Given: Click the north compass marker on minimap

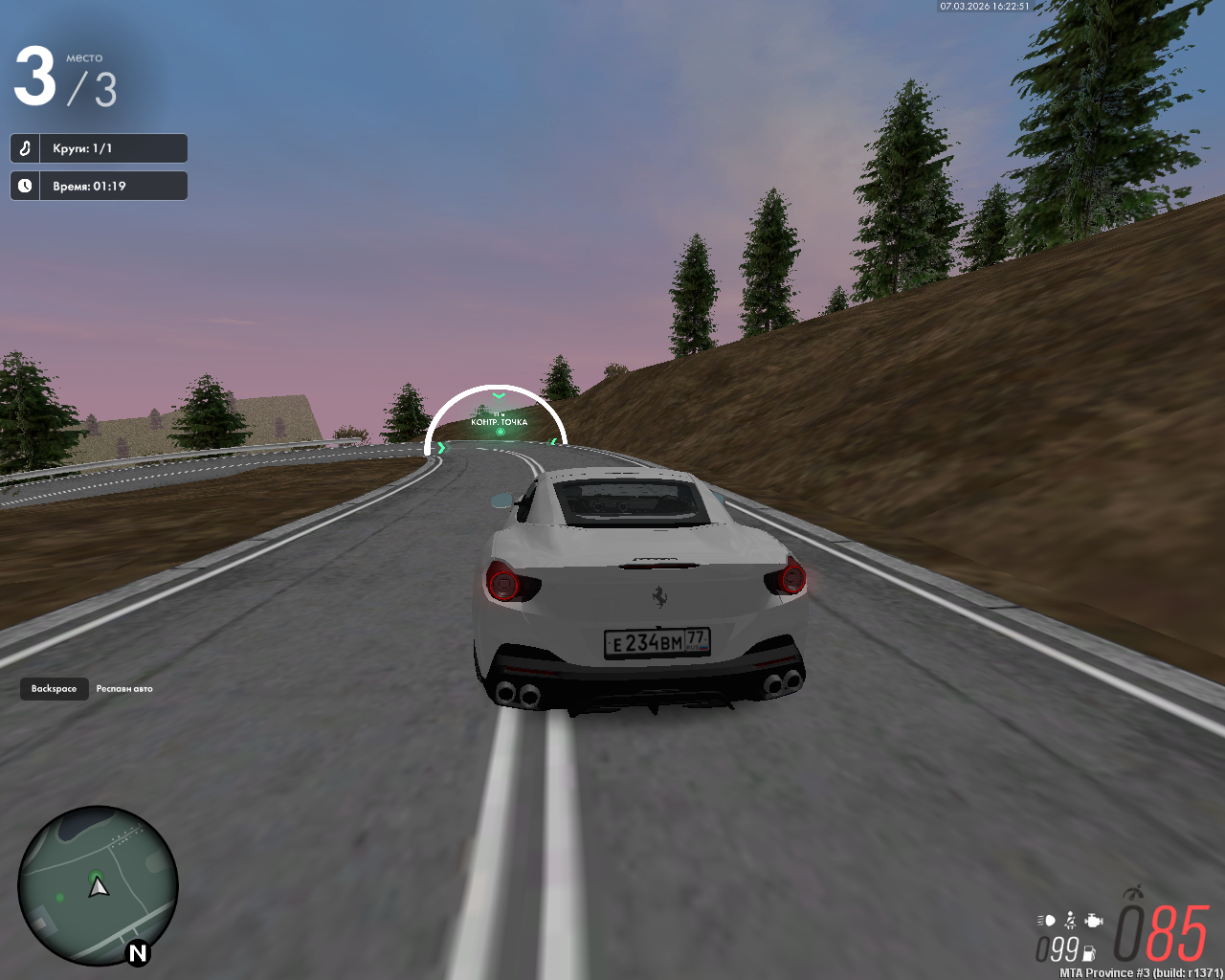Looking at the screenshot, I should click(x=138, y=952).
